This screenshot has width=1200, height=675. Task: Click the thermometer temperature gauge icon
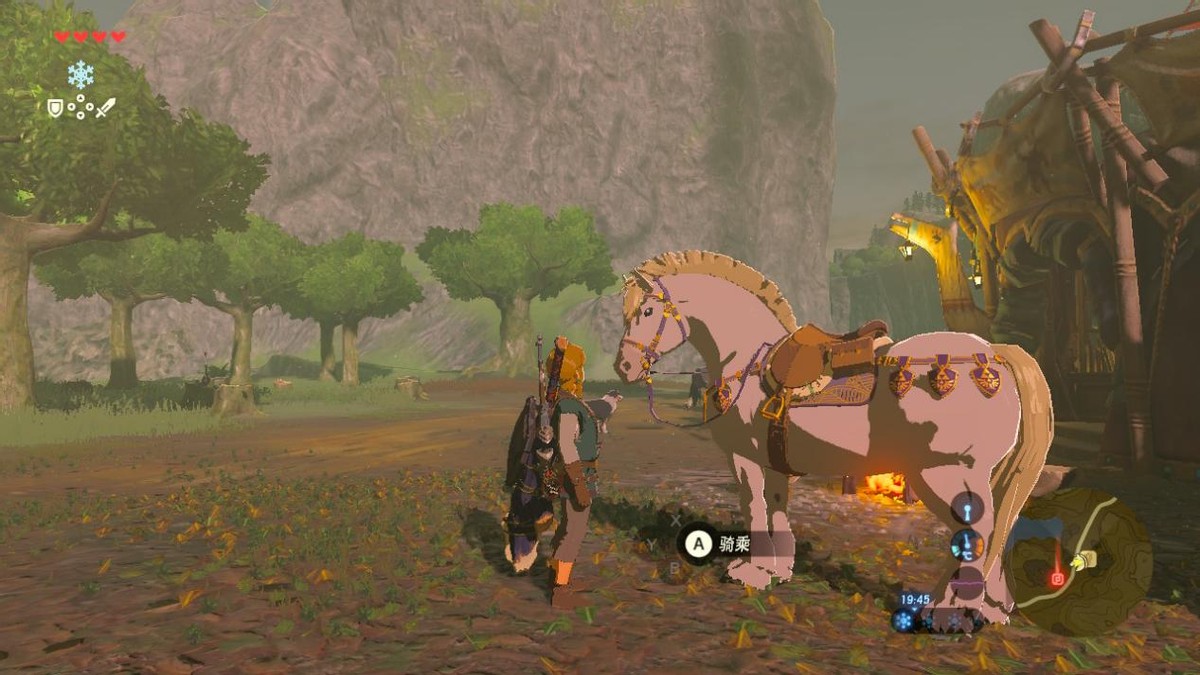(967, 544)
